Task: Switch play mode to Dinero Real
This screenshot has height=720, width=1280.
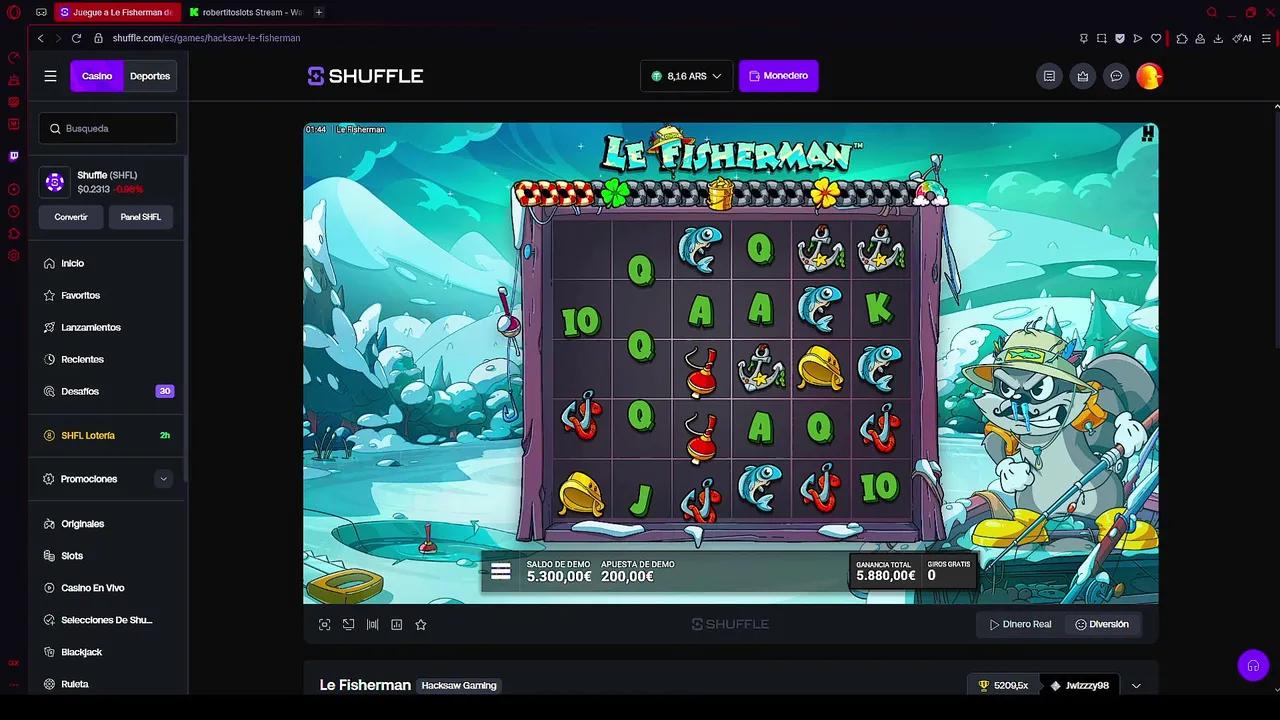Action: point(1021,624)
